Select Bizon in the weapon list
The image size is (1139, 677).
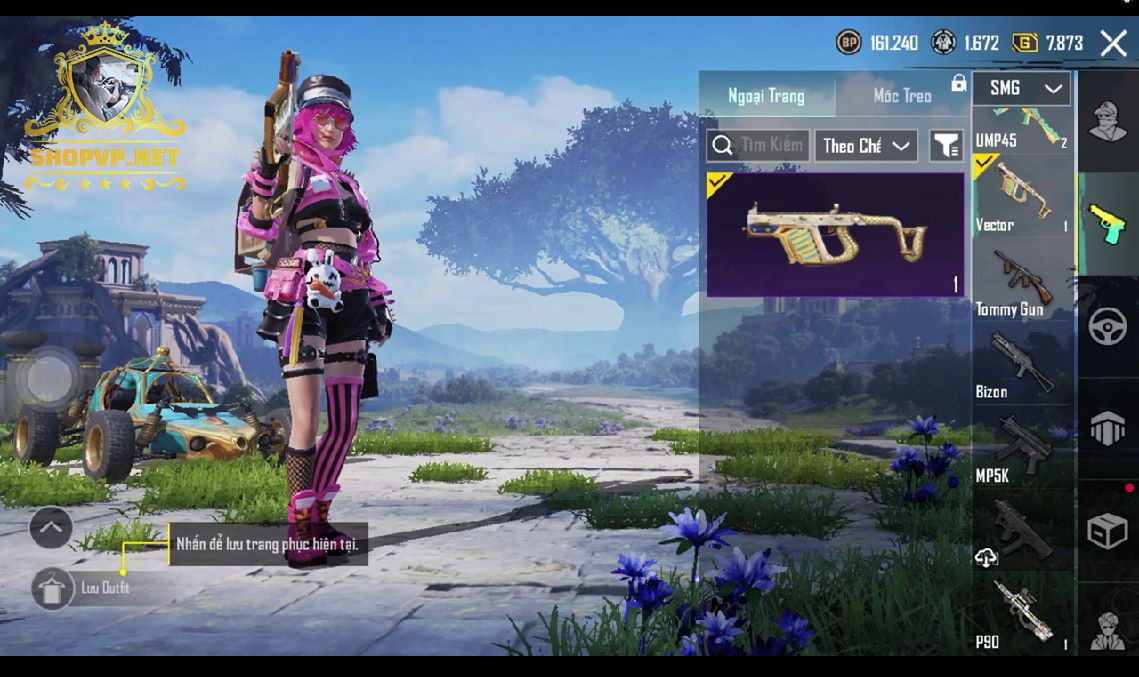pos(1022,365)
